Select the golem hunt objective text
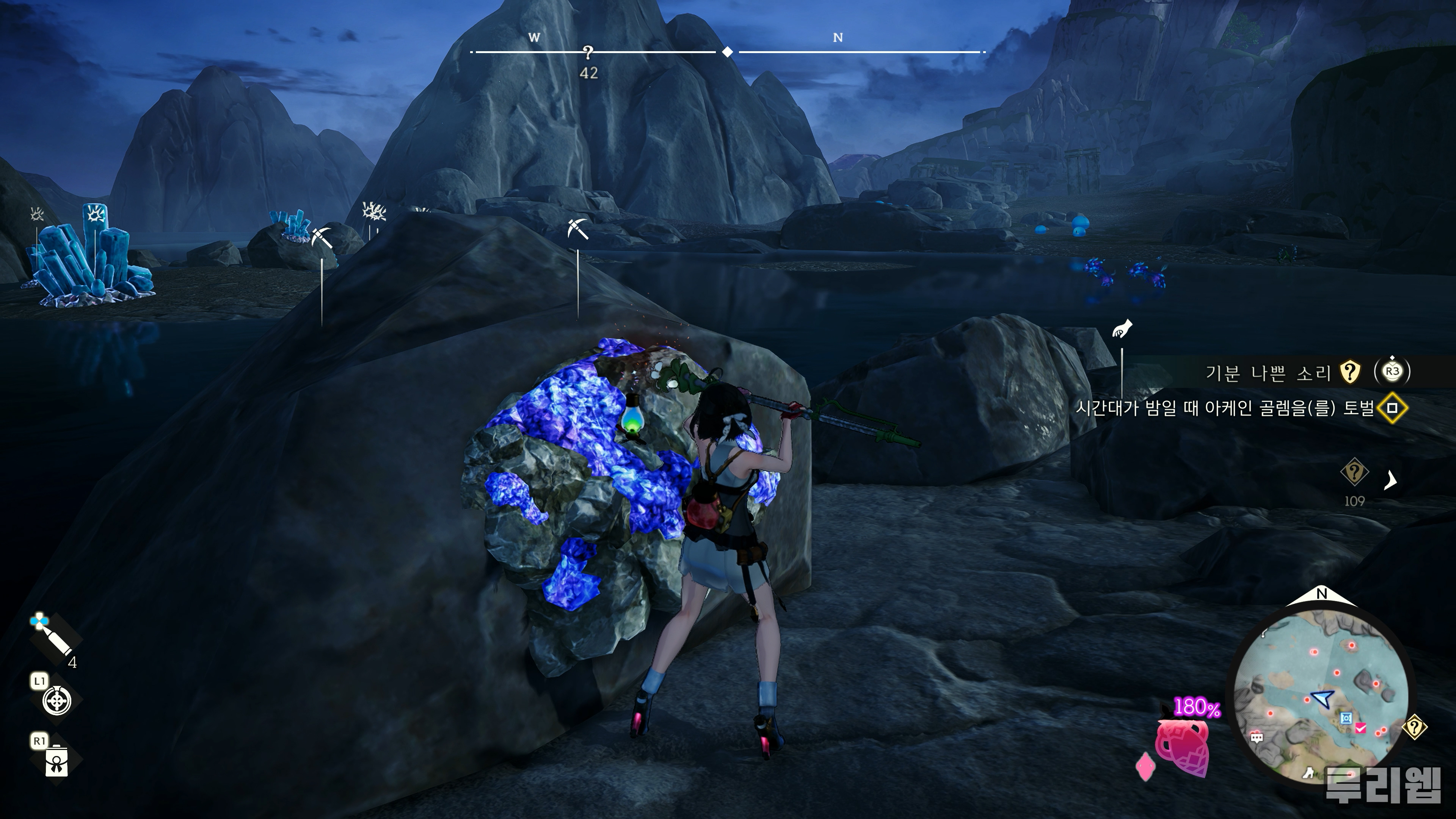 (1224, 408)
